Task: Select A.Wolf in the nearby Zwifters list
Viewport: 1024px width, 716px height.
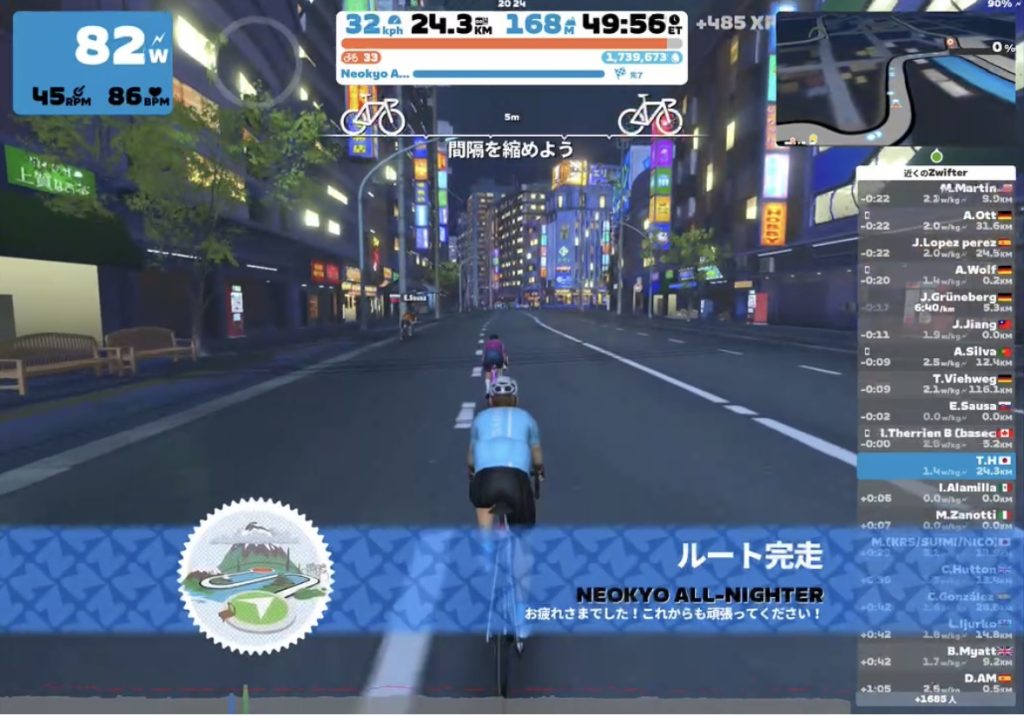Action: pos(936,275)
